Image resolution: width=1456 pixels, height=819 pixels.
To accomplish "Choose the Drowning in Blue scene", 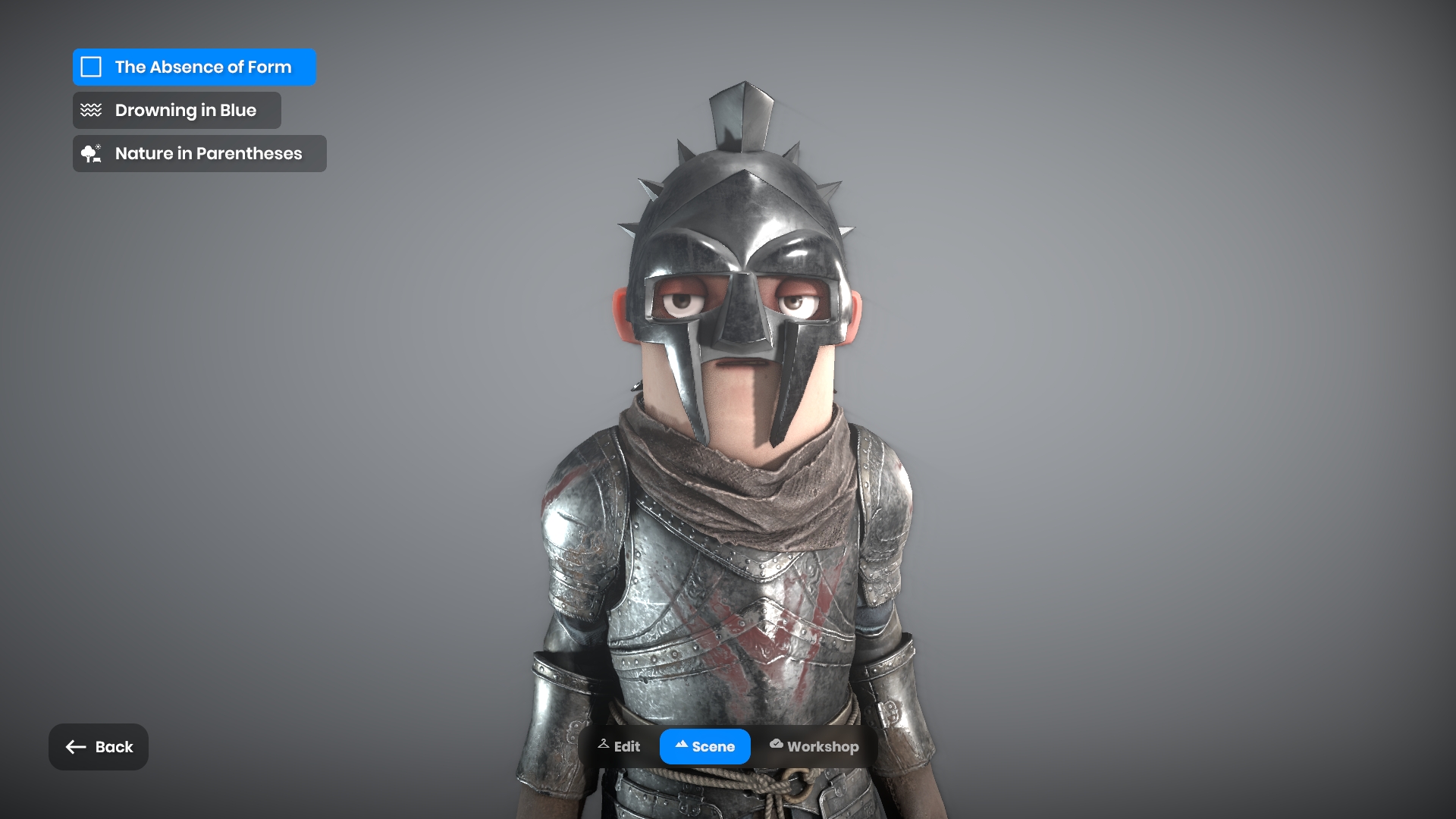I will (177, 110).
